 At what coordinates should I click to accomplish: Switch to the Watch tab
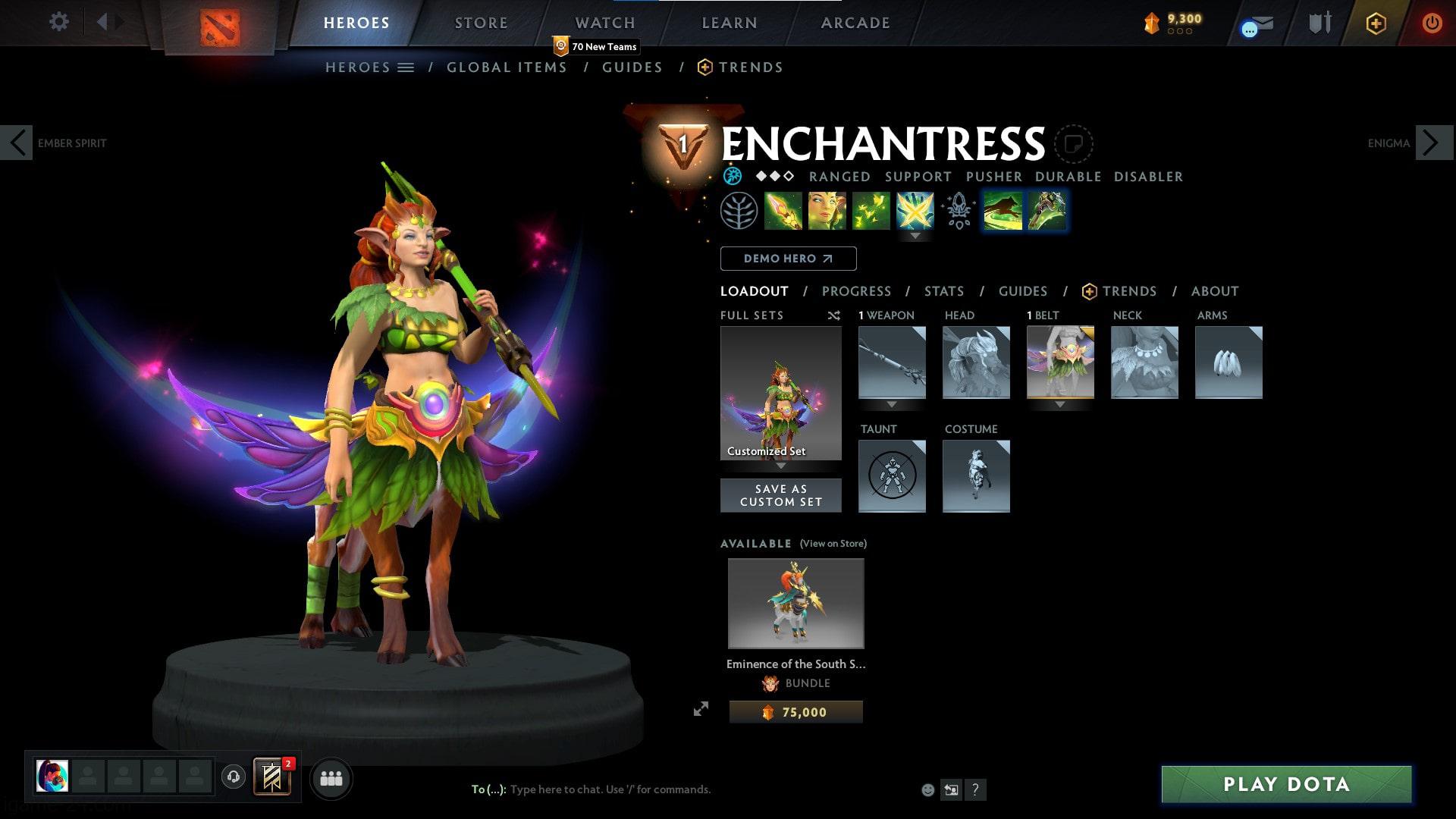pos(604,23)
